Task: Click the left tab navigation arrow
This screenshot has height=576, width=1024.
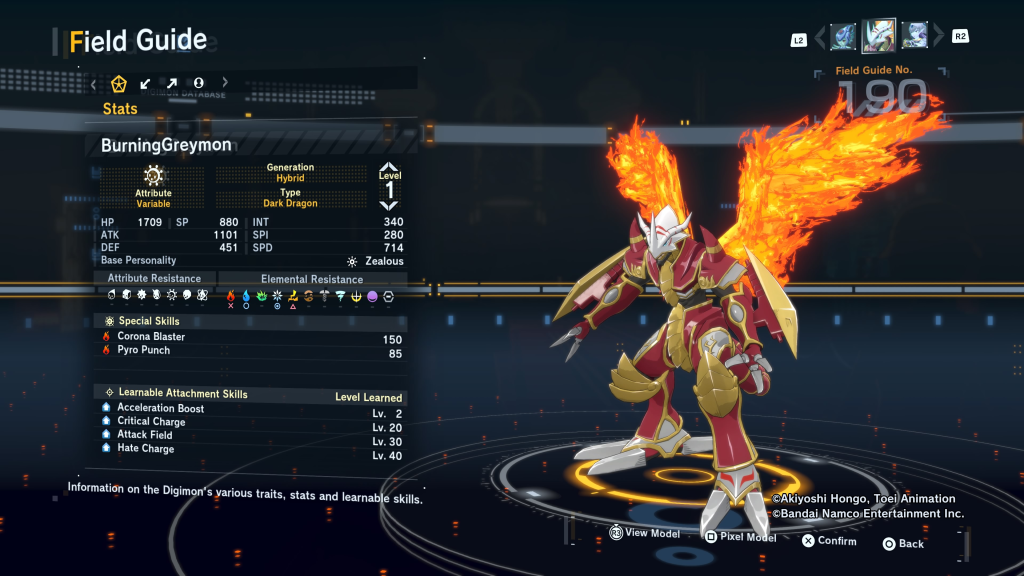Action: [x=94, y=83]
